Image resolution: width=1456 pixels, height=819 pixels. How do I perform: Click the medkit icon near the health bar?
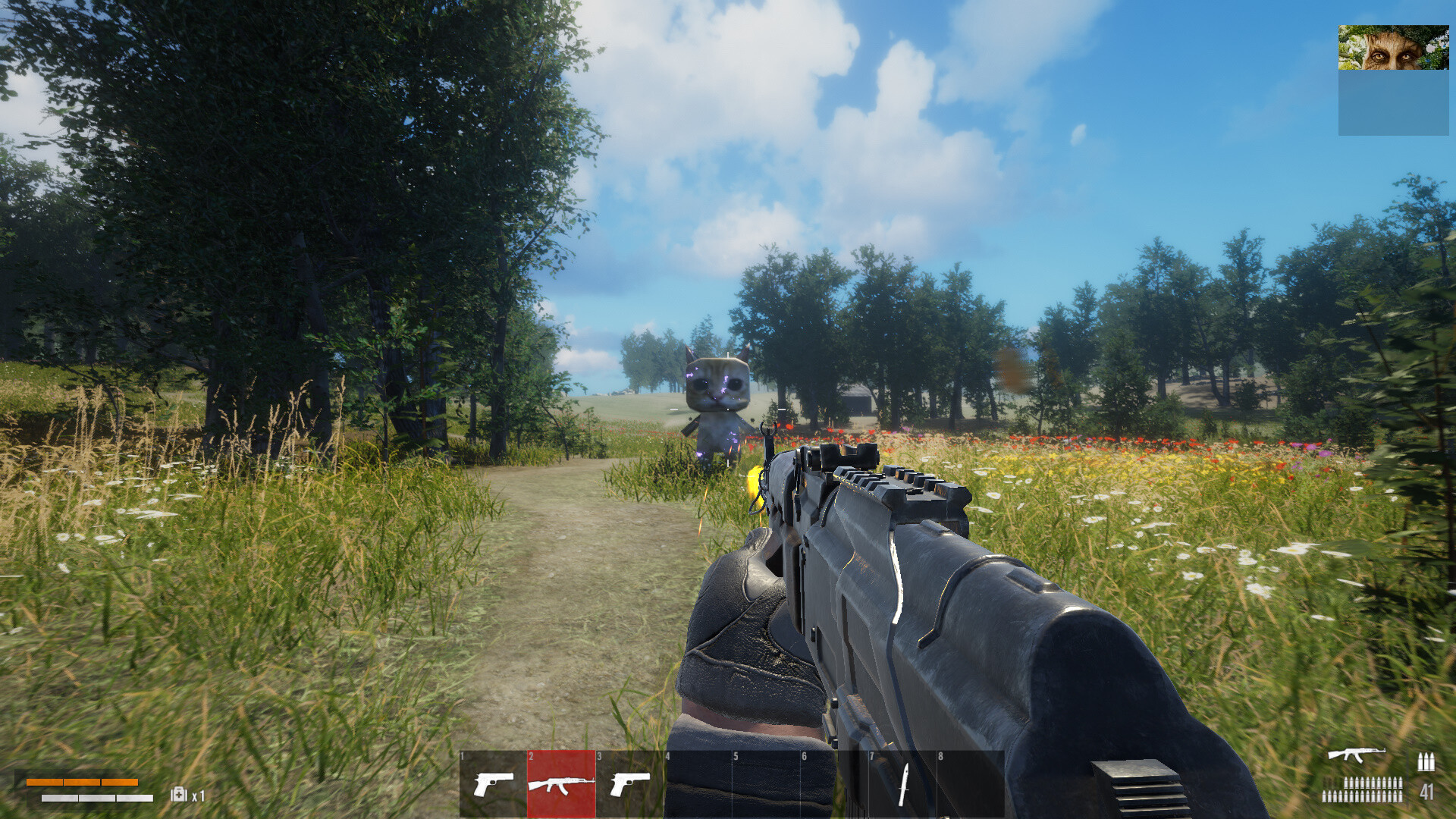point(179,795)
